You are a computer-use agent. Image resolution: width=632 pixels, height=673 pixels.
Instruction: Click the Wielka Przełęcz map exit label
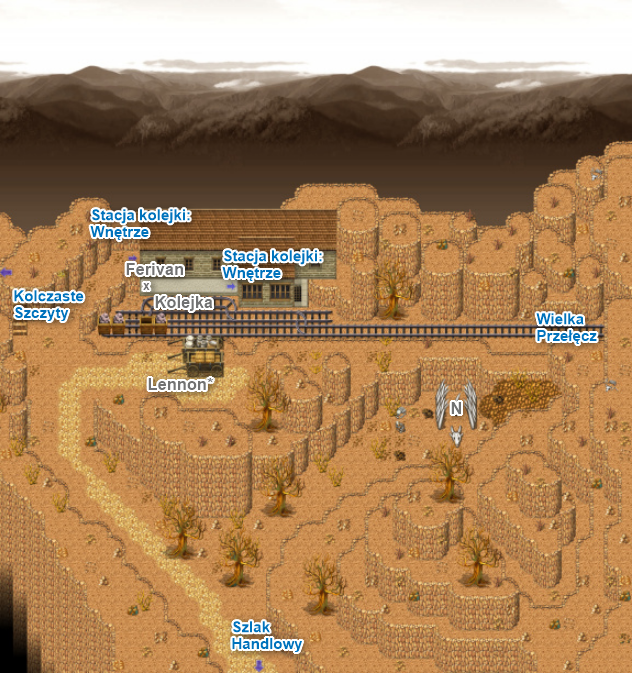(x=566, y=327)
